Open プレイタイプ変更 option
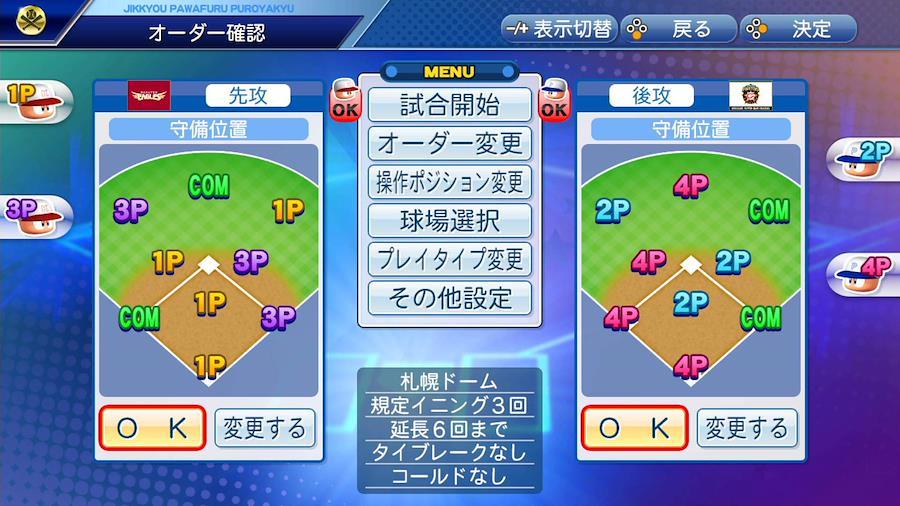900x506 pixels. tap(449, 259)
